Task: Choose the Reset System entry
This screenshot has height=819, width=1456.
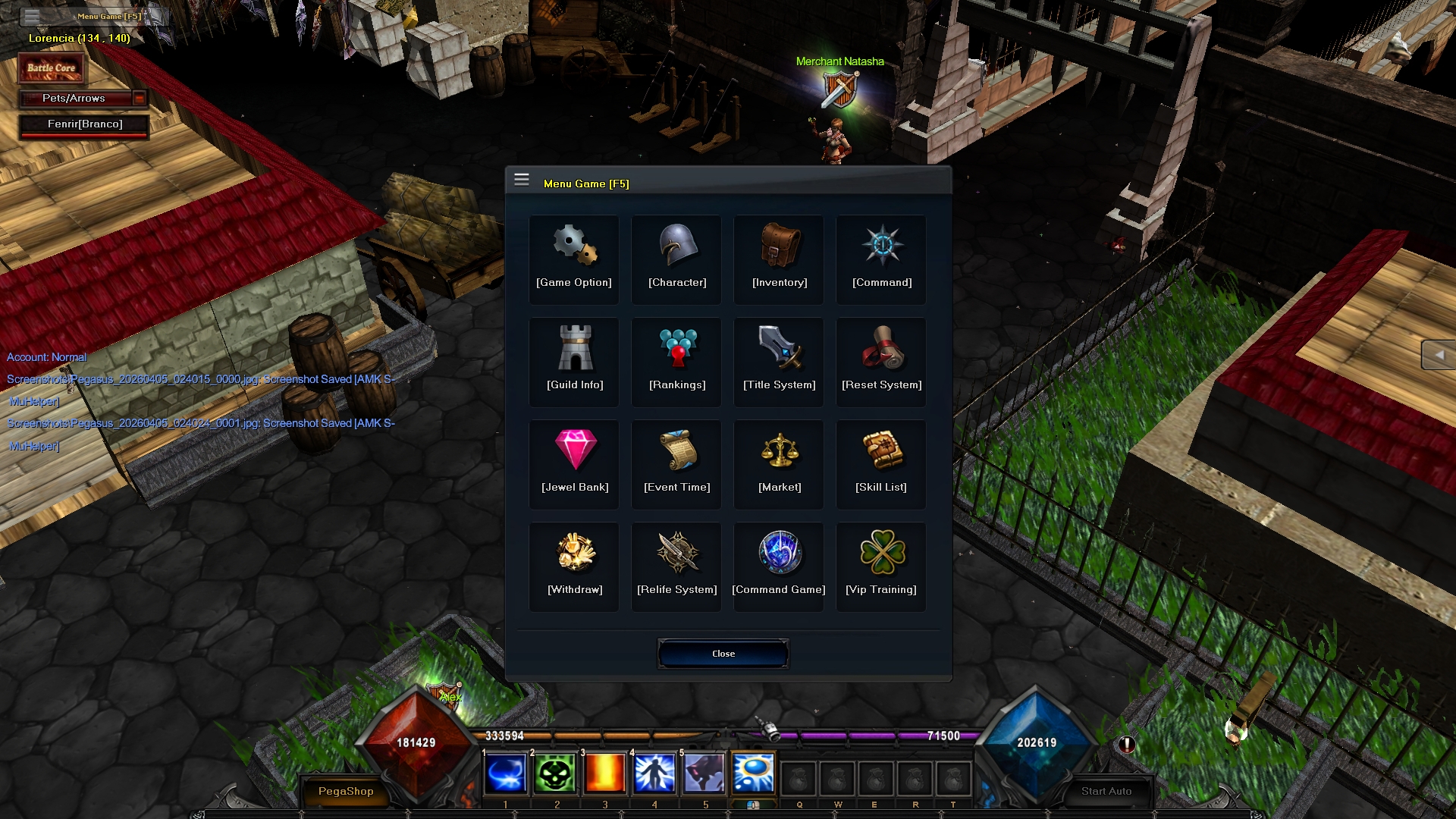Action: (x=881, y=362)
